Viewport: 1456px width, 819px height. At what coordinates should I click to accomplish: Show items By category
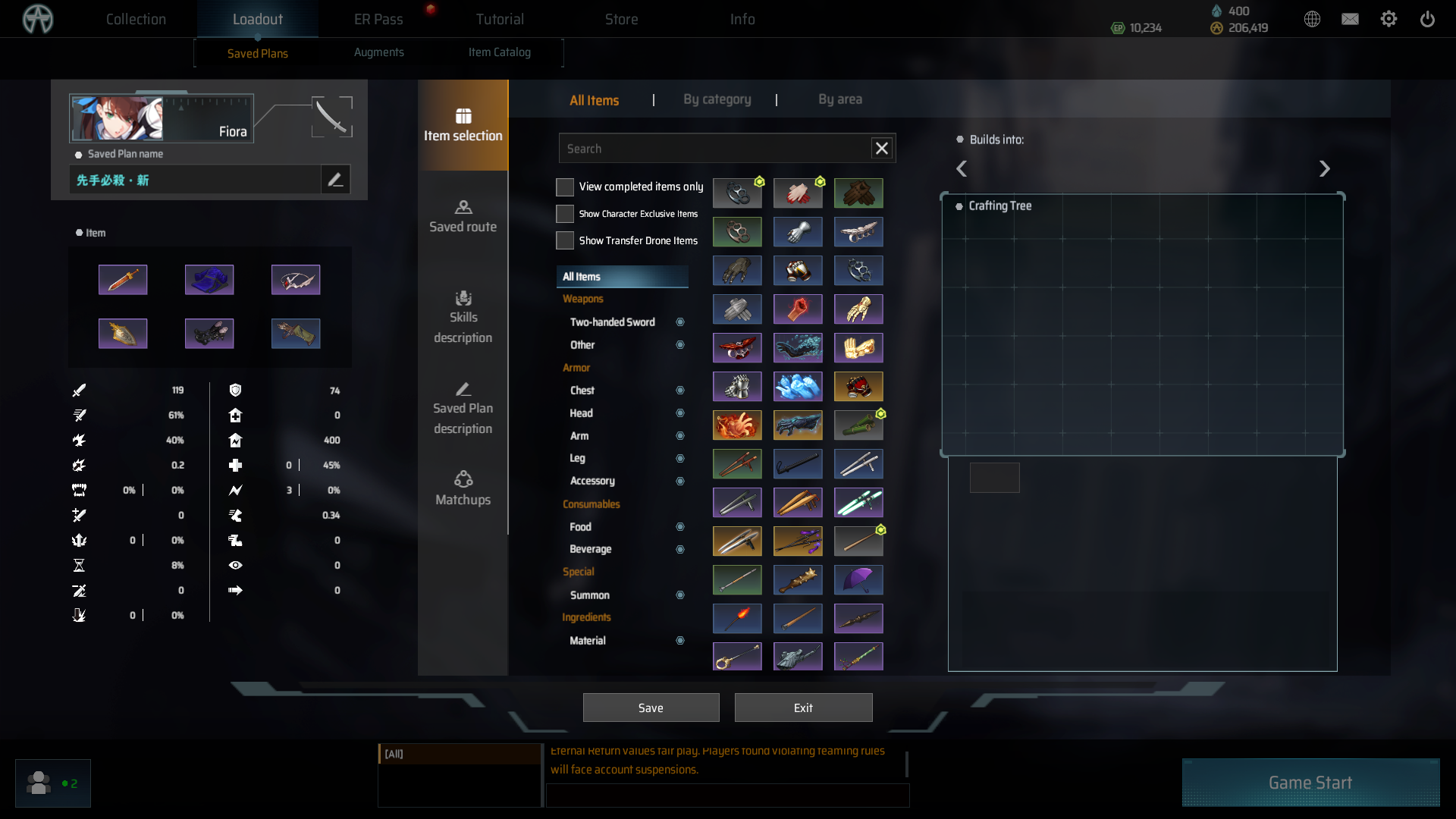point(717,99)
